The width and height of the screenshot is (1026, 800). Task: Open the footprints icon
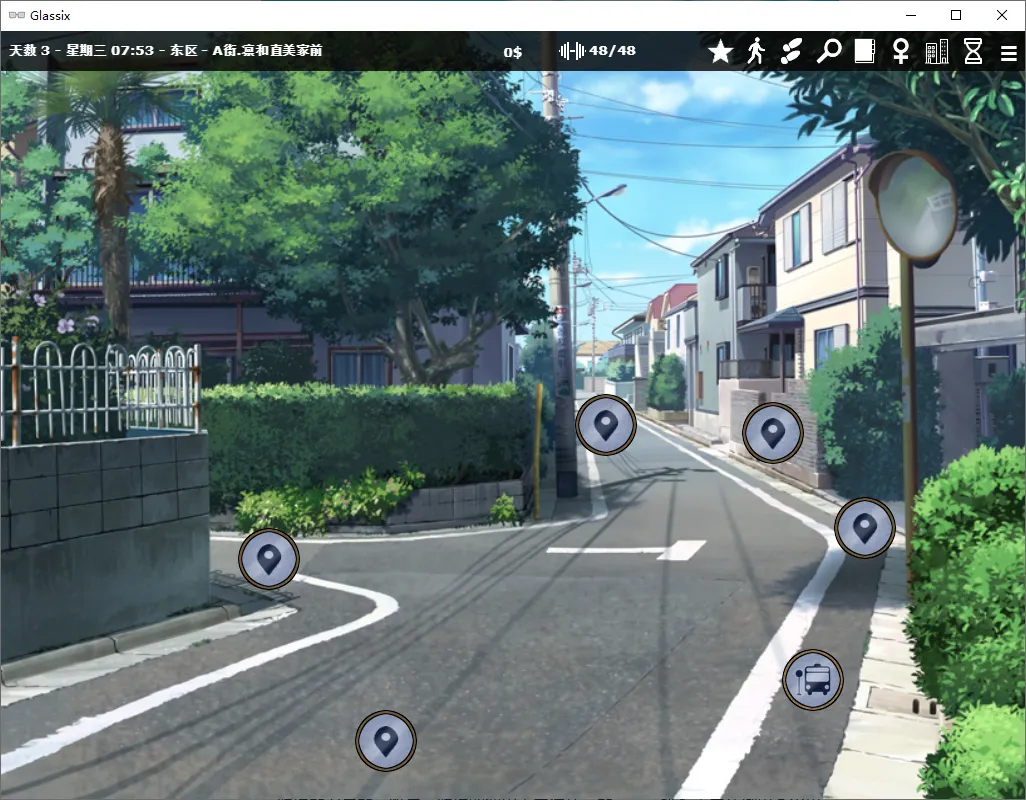pos(791,51)
